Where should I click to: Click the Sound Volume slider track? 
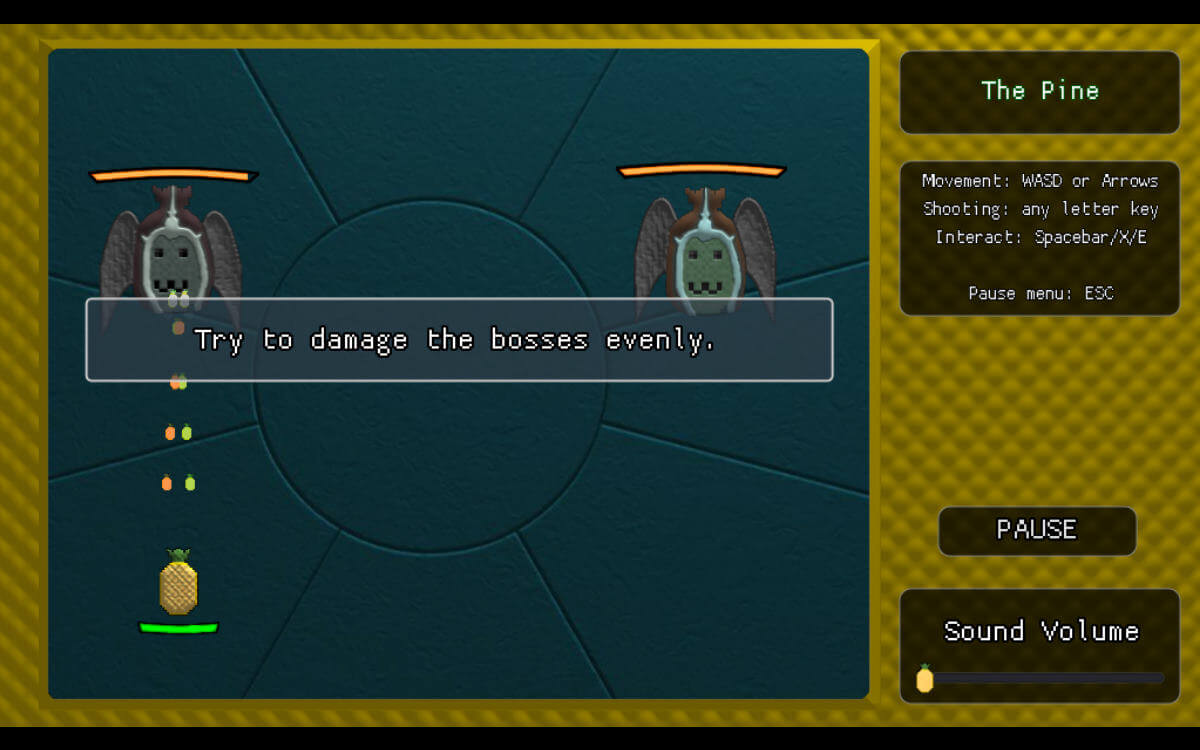pyautogui.click(x=1045, y=678)
